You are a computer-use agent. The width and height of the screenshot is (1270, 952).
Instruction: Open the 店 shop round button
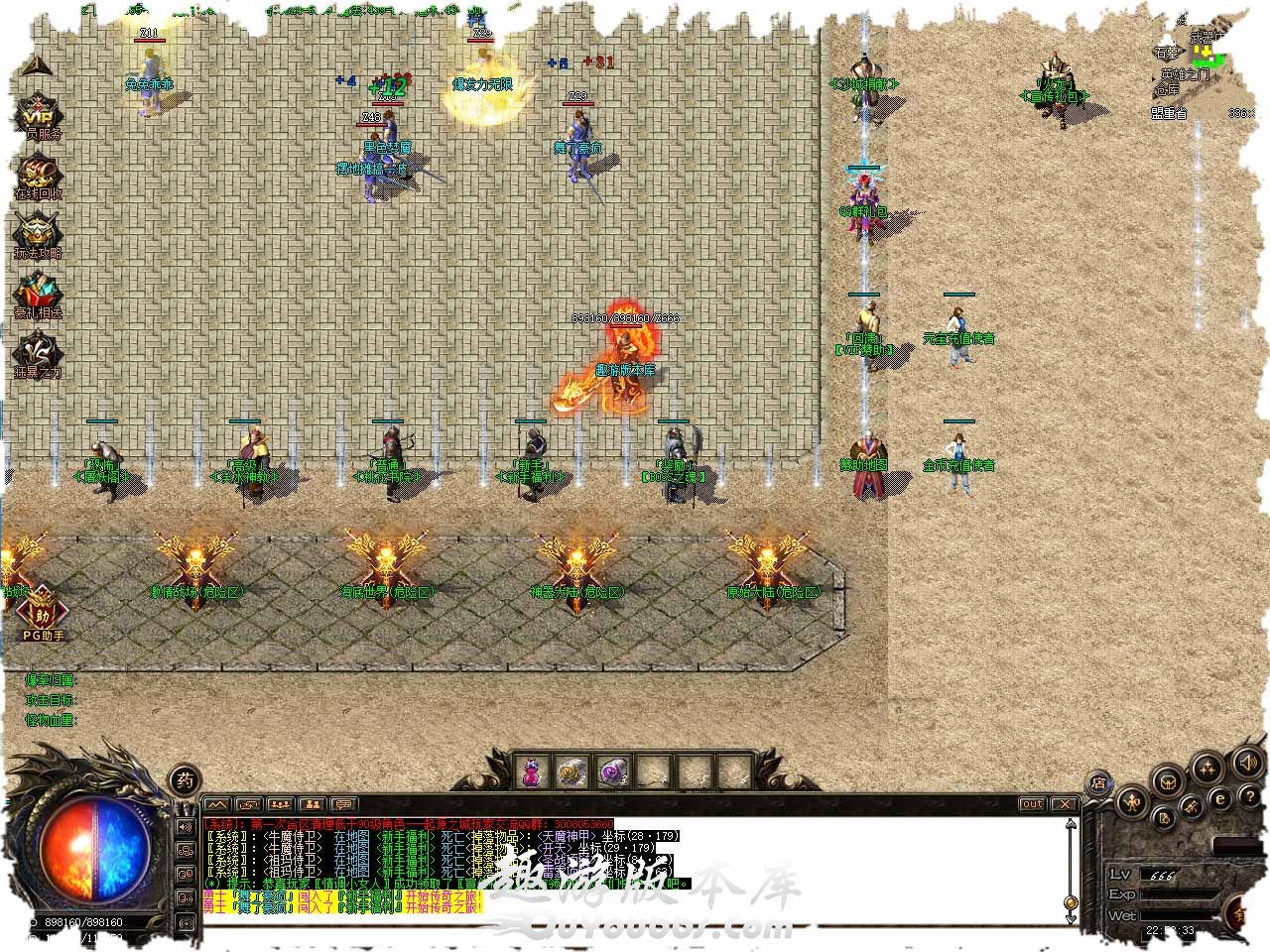(x=1098, y=782)
